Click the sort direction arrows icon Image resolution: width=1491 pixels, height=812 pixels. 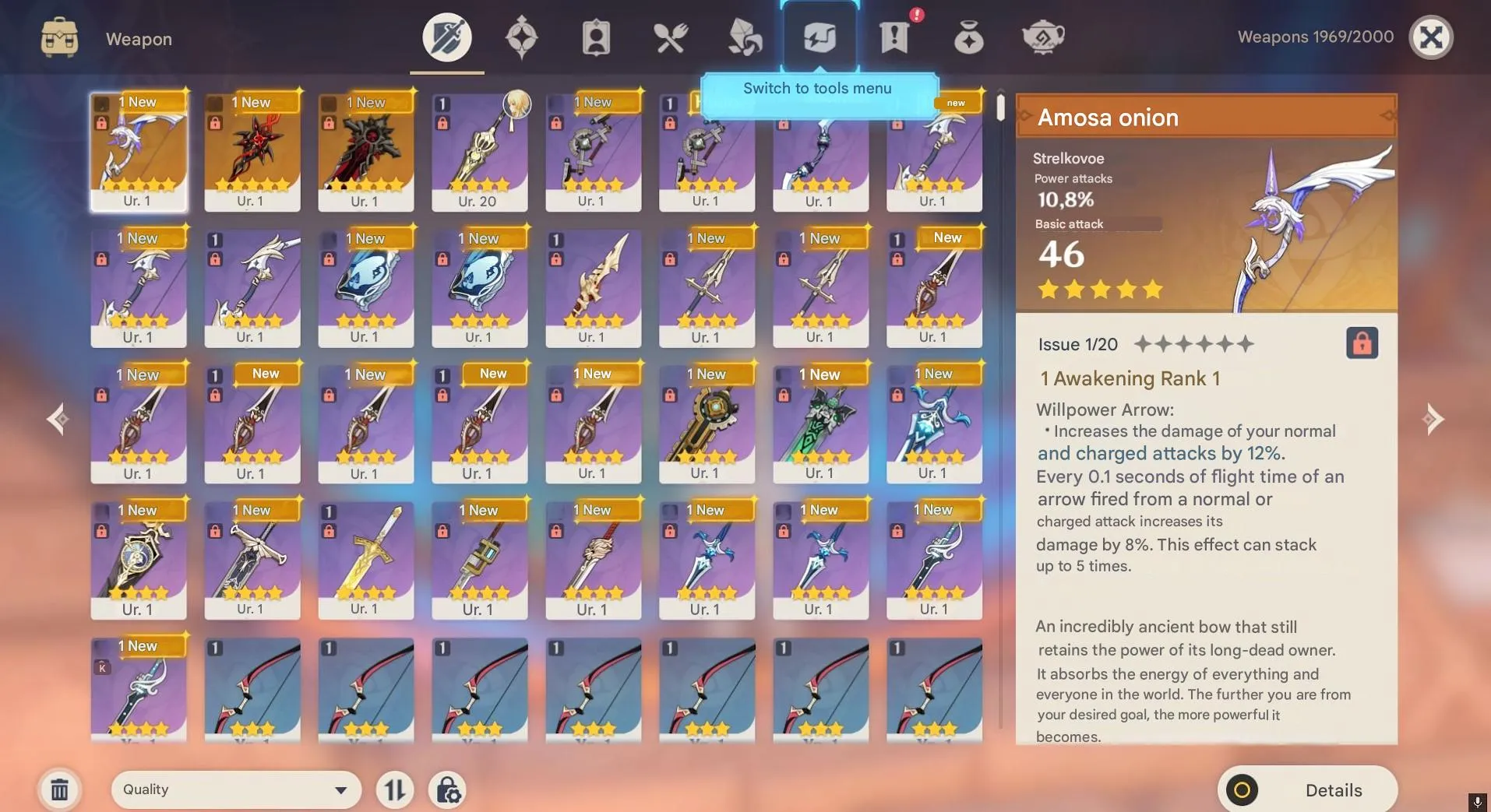(394, 789)
